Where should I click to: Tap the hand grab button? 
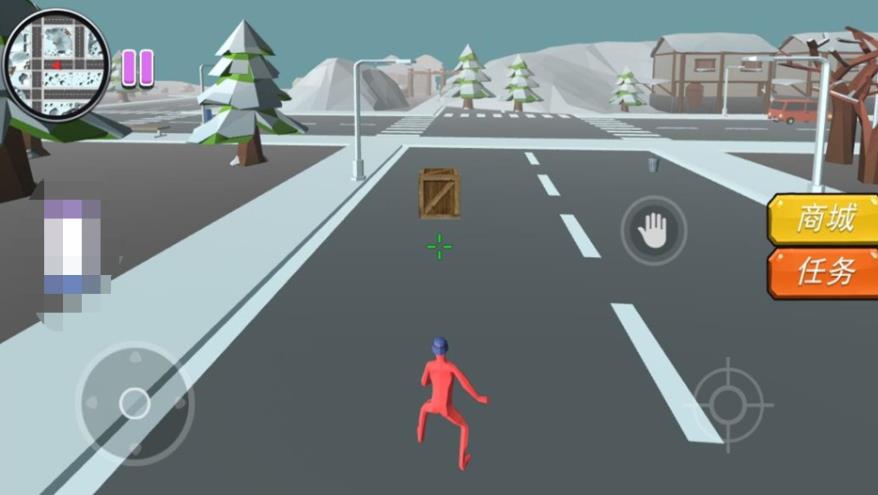pos(654,230)
